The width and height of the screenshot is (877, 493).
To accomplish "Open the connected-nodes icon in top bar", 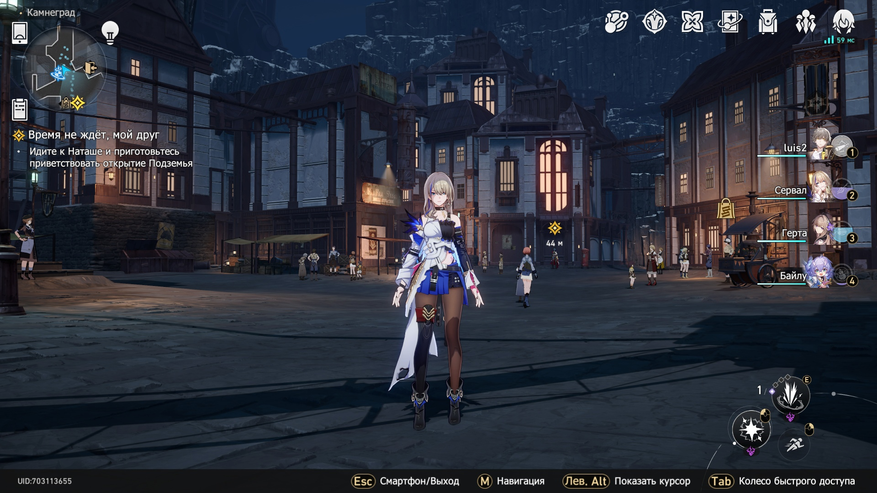I will tap(617, 21).
